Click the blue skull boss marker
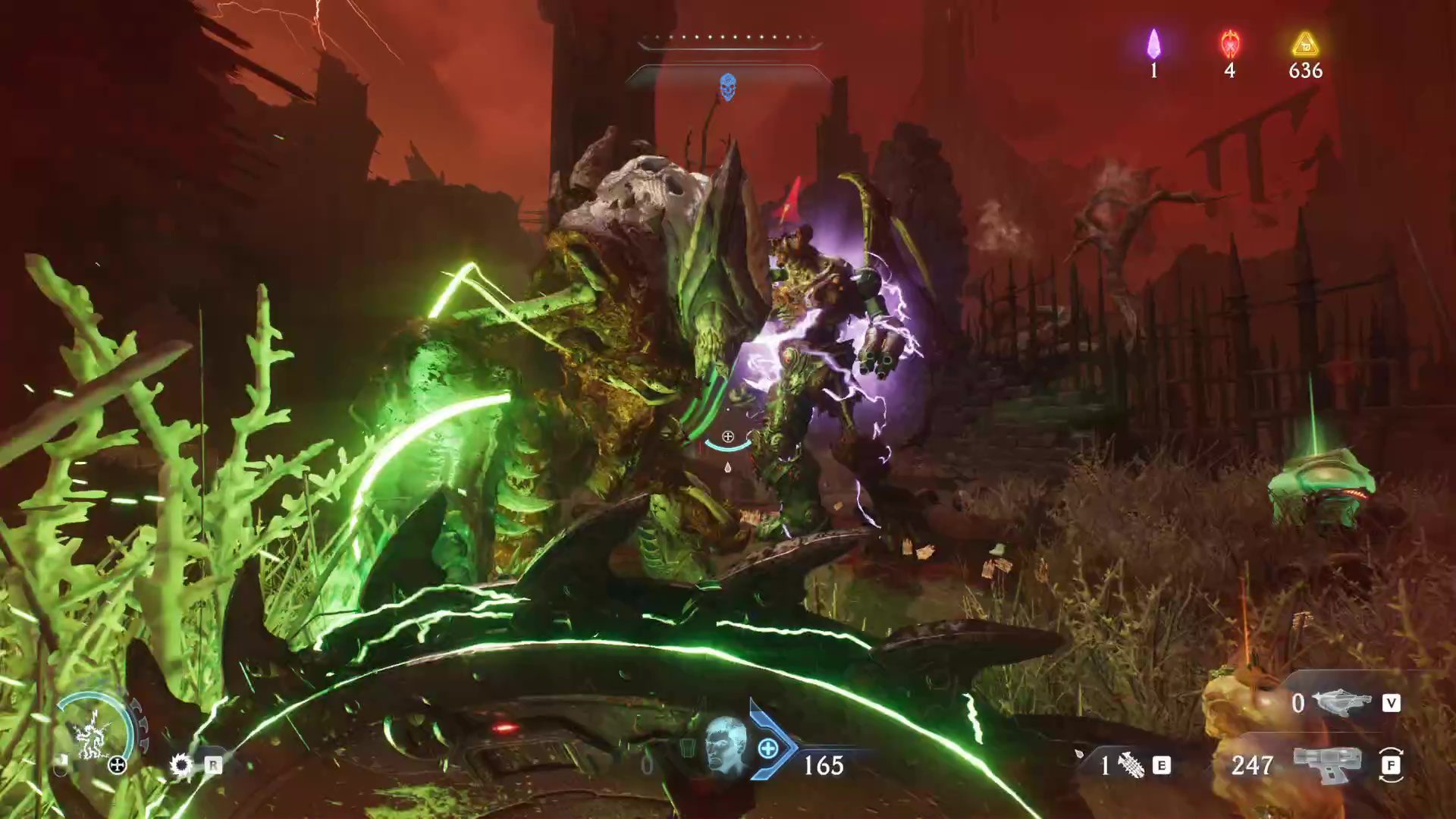 (727, 87)
